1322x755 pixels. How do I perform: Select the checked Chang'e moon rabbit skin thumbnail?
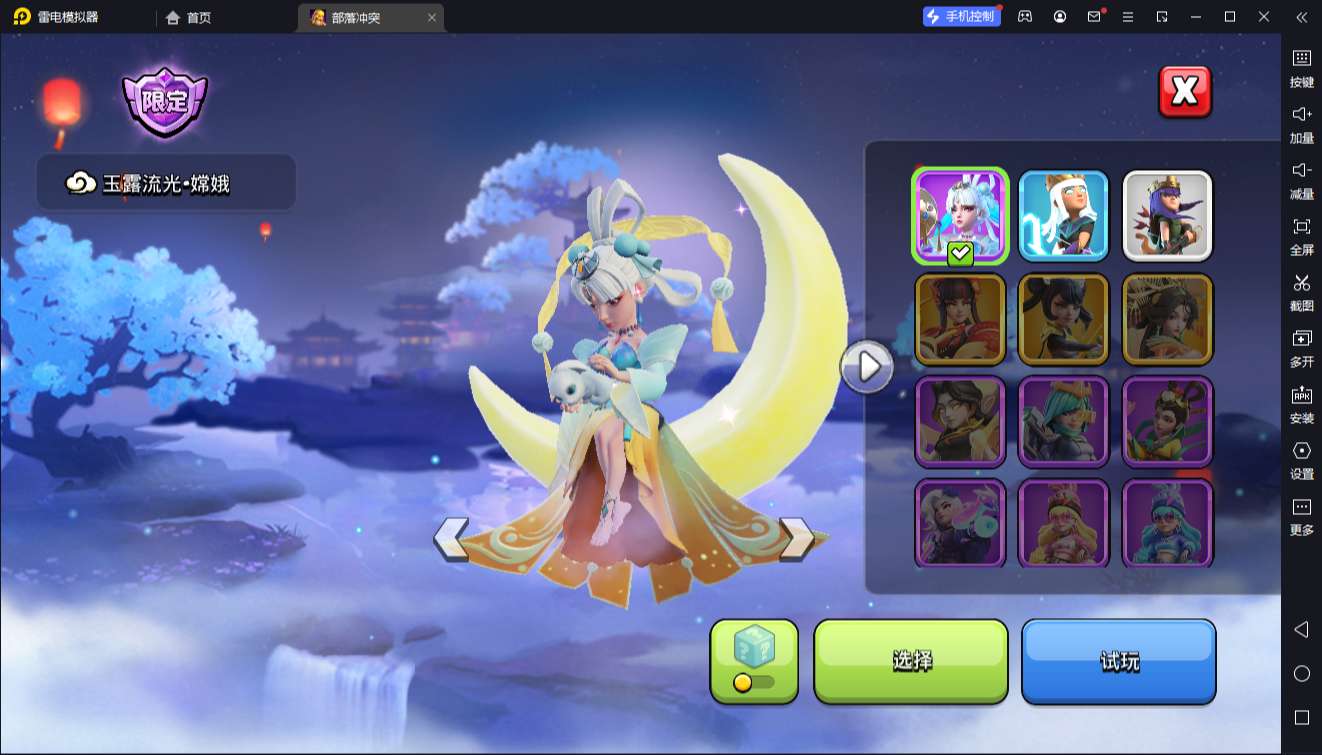pos(960,215)
